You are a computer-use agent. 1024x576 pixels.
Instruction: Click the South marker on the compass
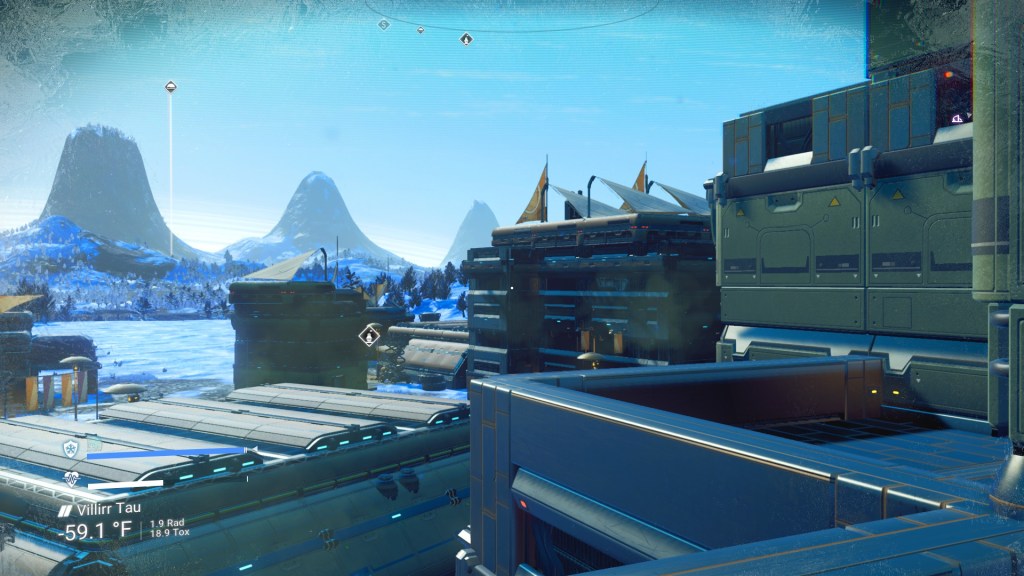click(x=384, y=24)
